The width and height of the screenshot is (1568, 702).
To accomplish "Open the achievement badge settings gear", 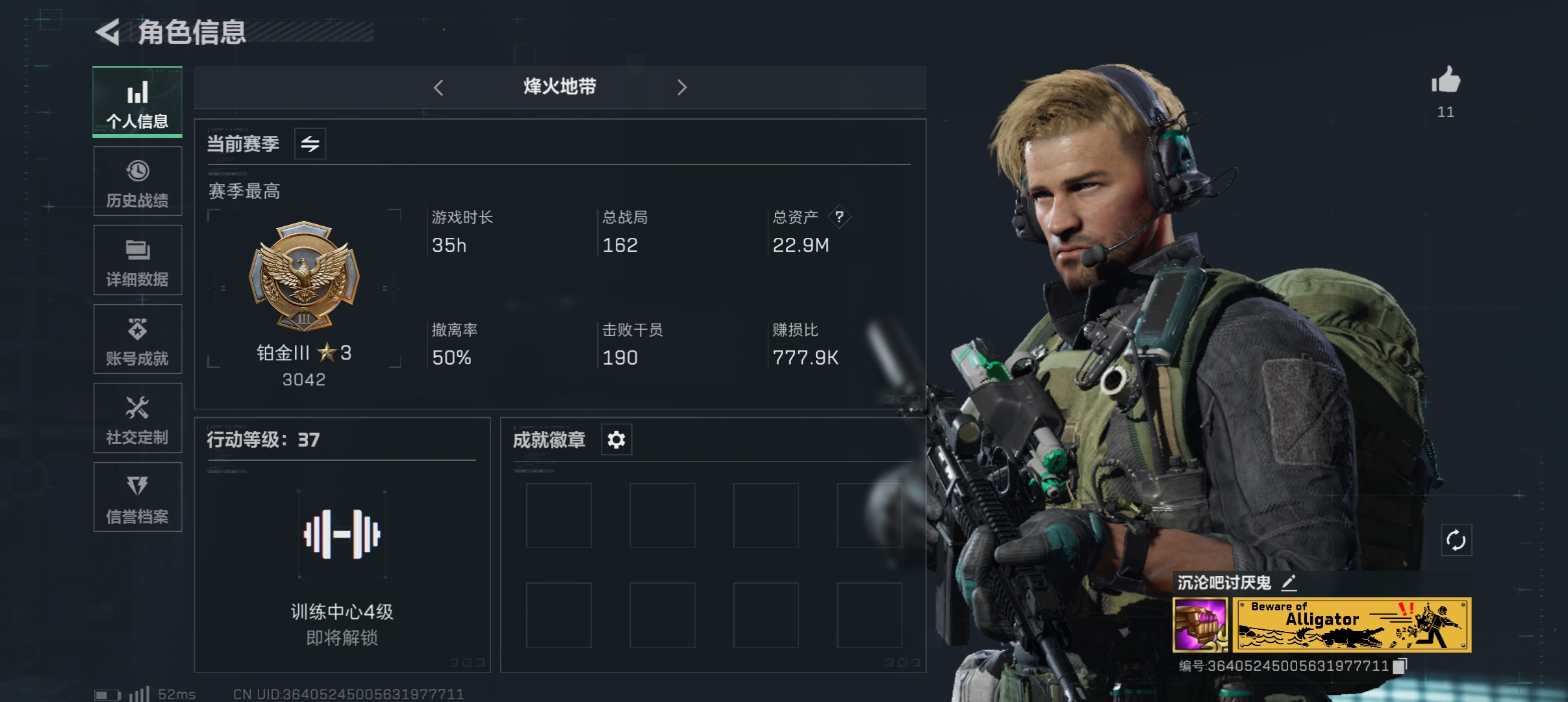I will (616, 439).
